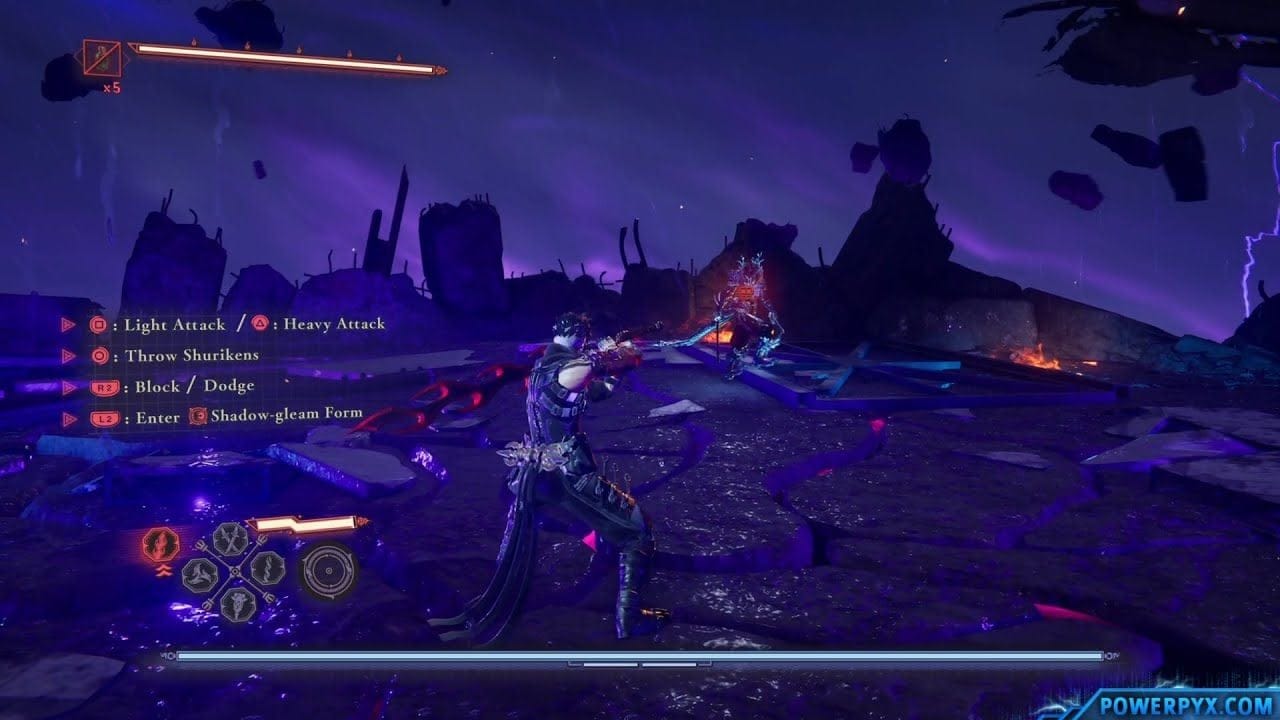Select the crossed swords ability icon

[229, 540]
